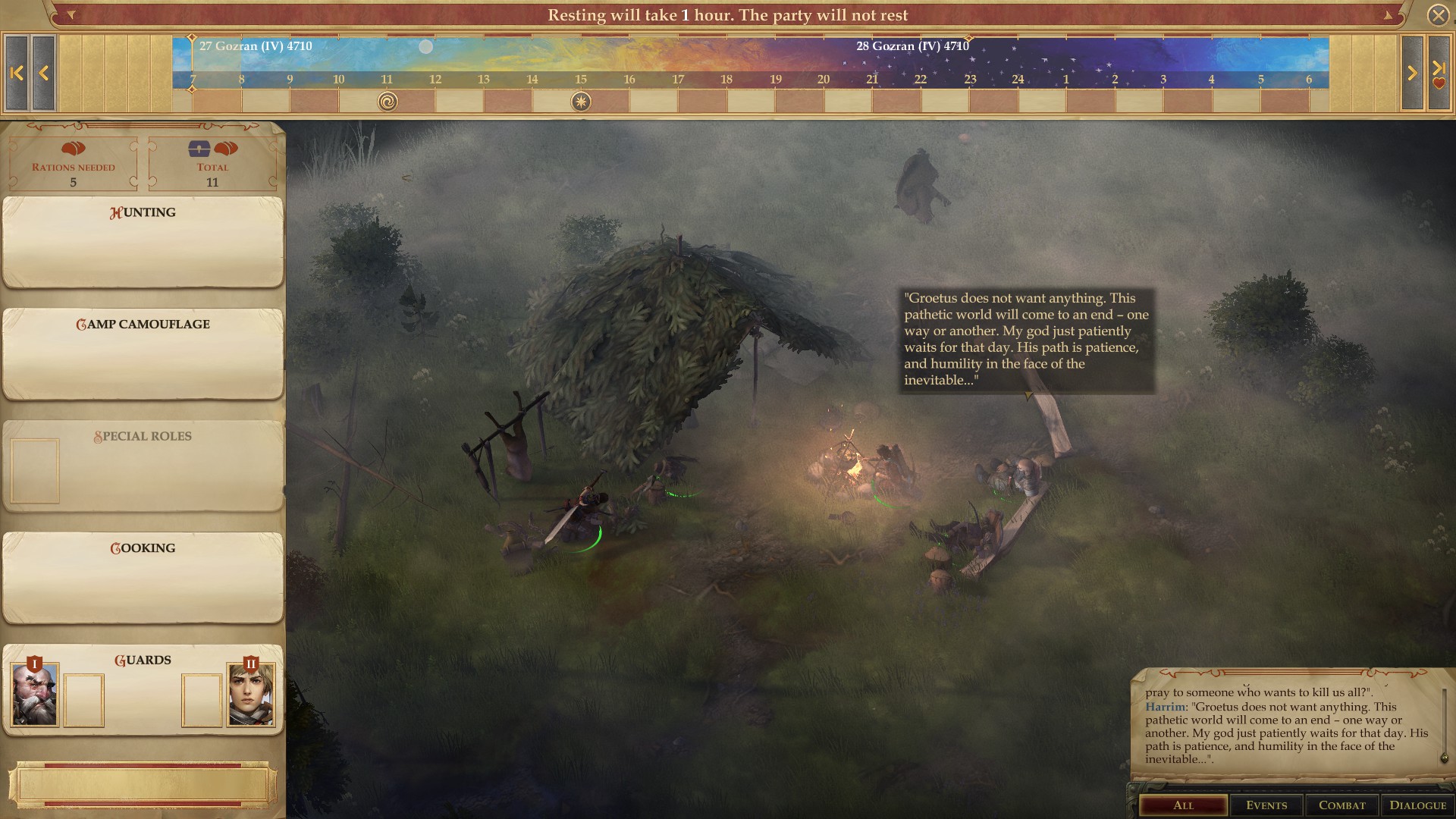The width and height of the screenshot is (1456, 819).
Task: Click the Special Roles empty slot
Action: tap(35, 471)
